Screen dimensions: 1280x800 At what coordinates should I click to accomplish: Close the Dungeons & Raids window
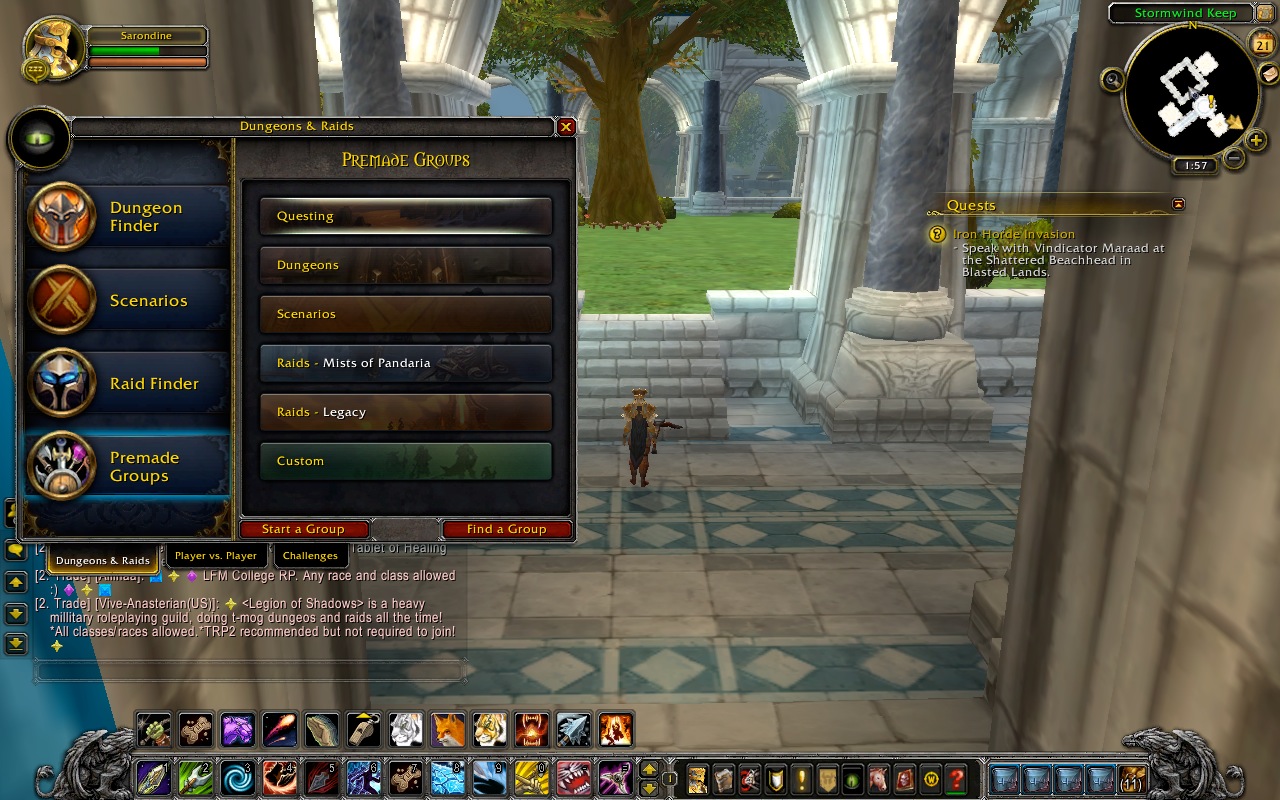[566, 127]
